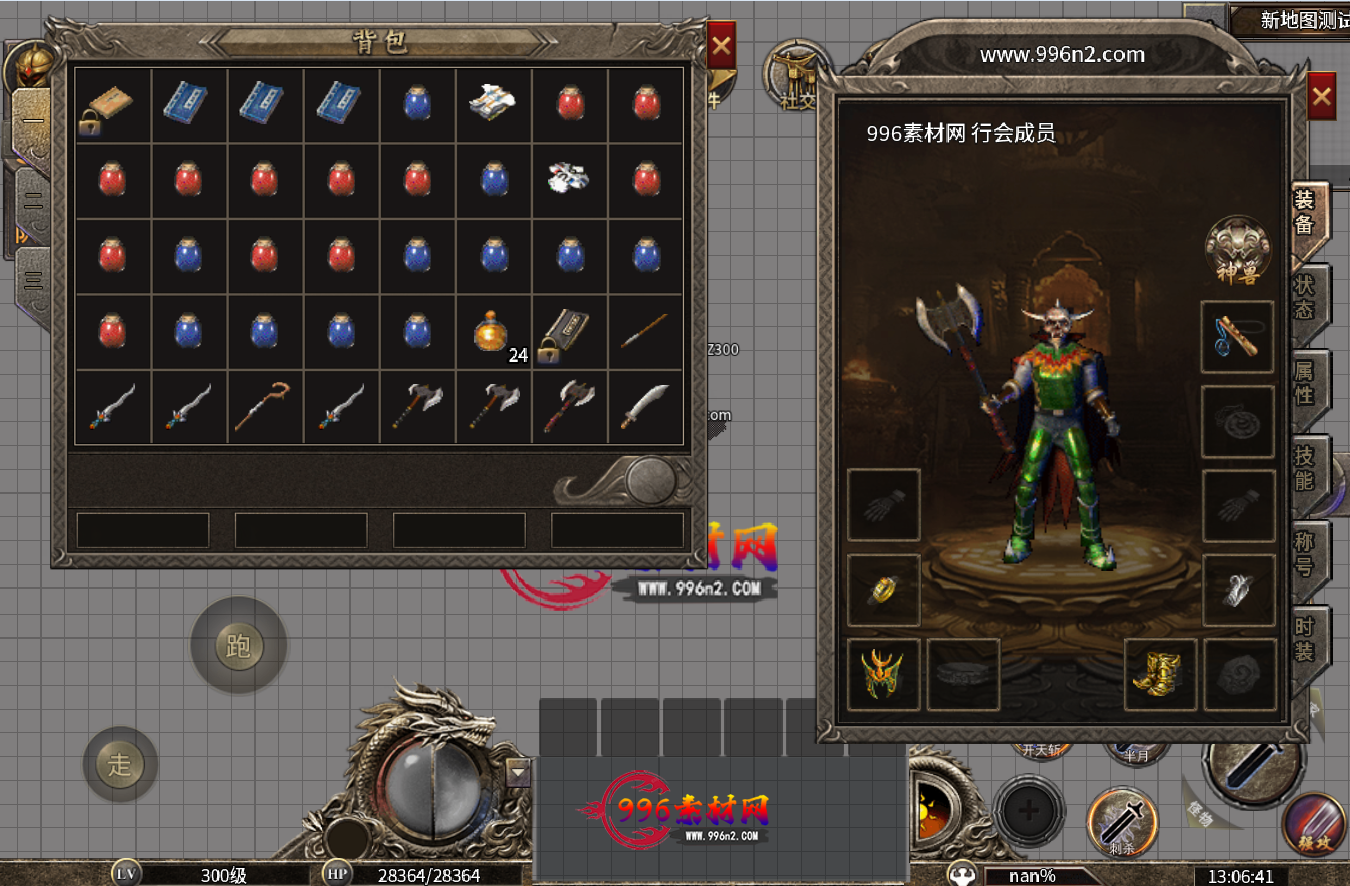
Task: Select the equipped gold ring slot
Action: 883,590
